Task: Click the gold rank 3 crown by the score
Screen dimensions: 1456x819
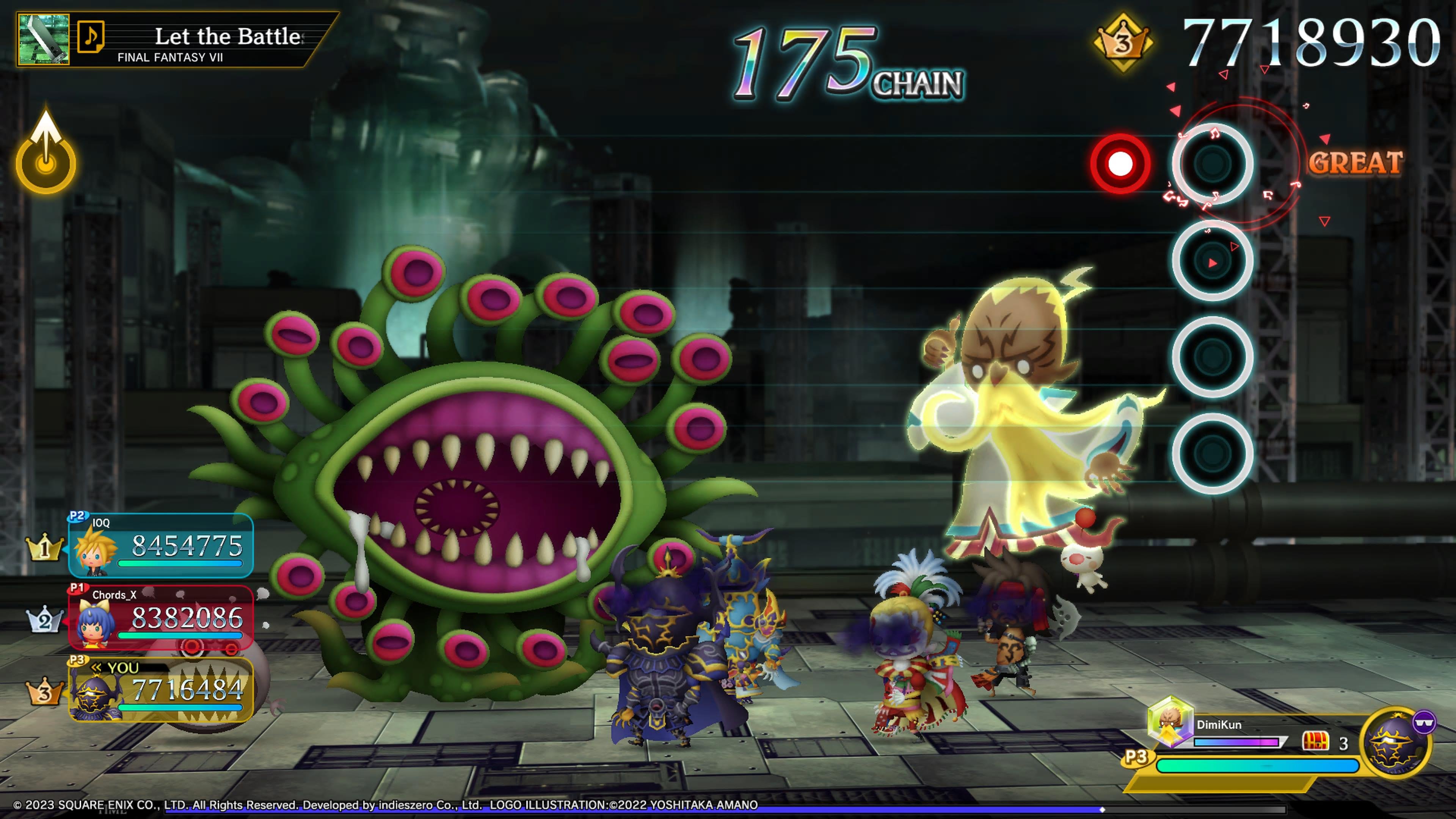Action: coord(1122,42)
